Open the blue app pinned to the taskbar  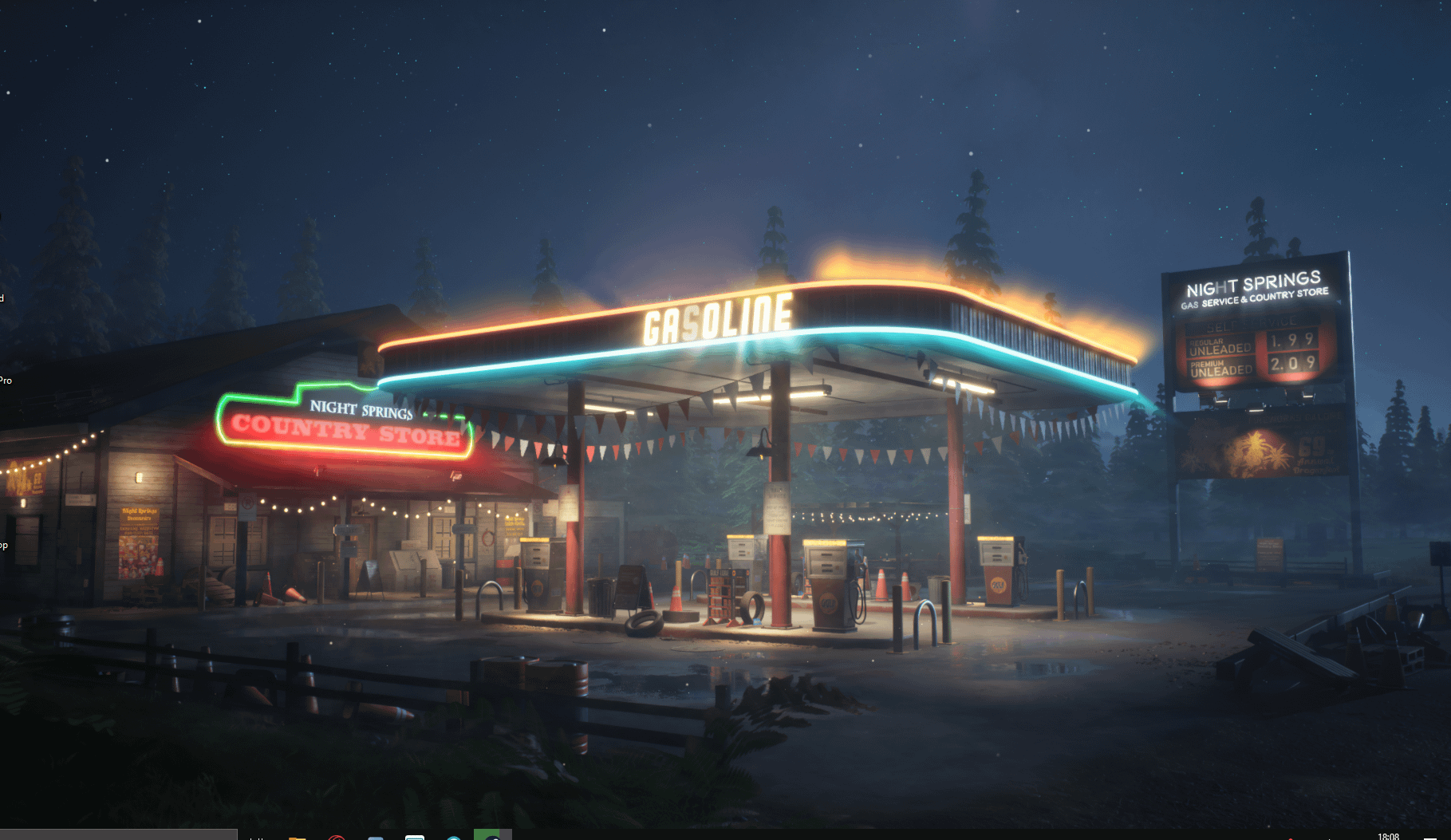tap(375, 836)
